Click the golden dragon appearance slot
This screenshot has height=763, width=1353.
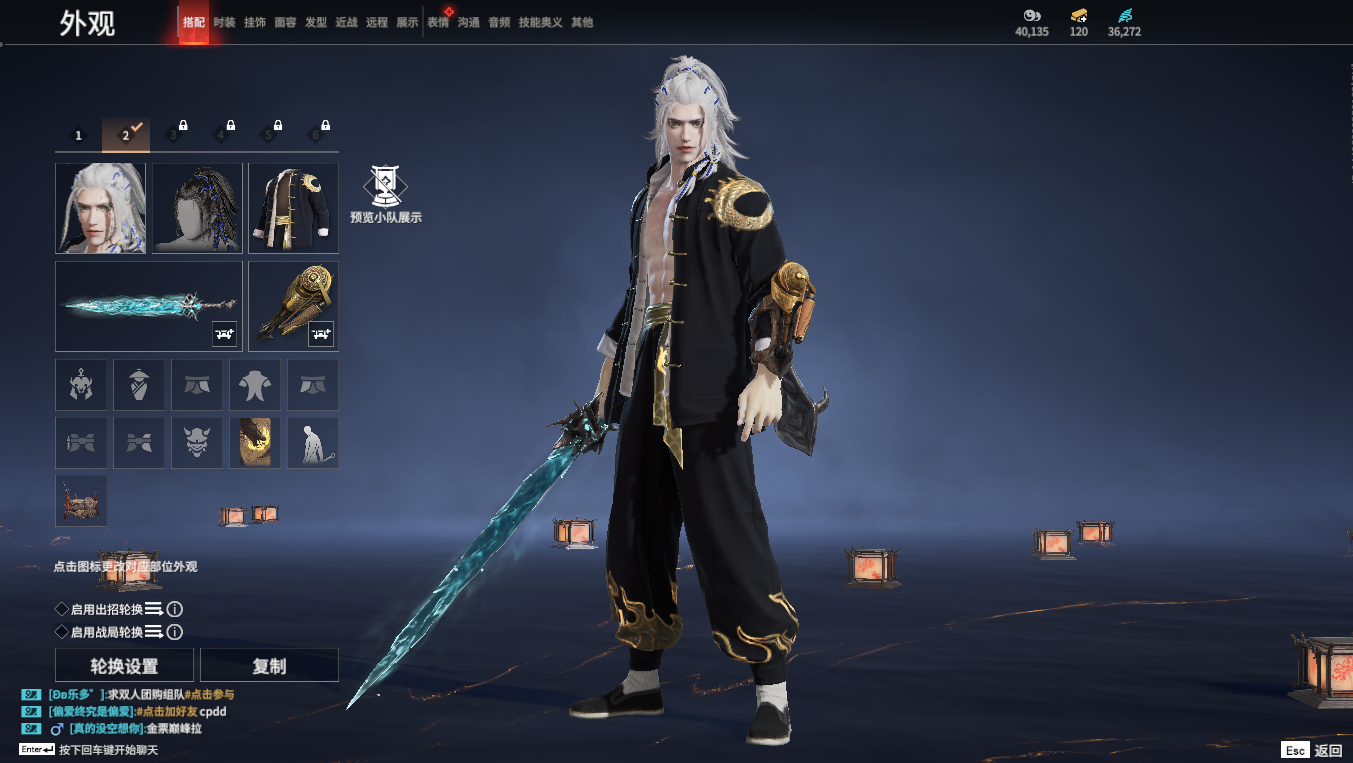point(255,443)
